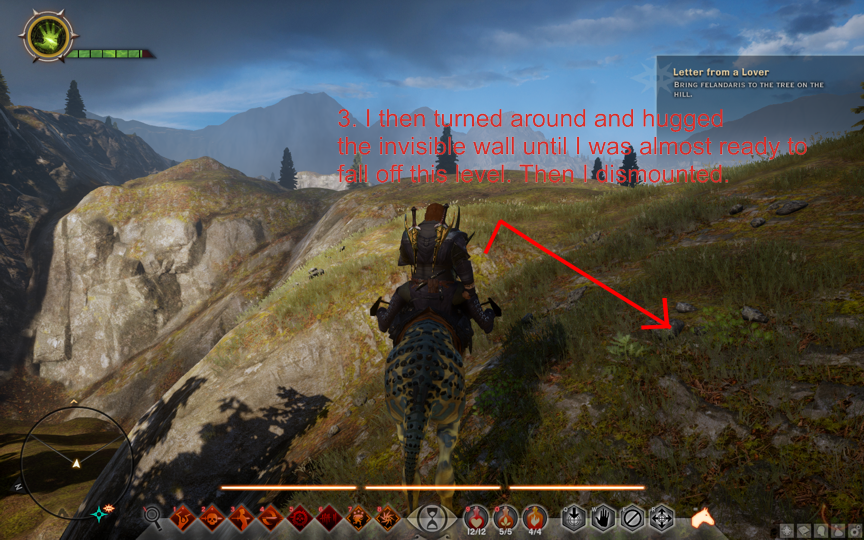
Task: Open the compass map menu icon
Action: click(x=788, y=531)
